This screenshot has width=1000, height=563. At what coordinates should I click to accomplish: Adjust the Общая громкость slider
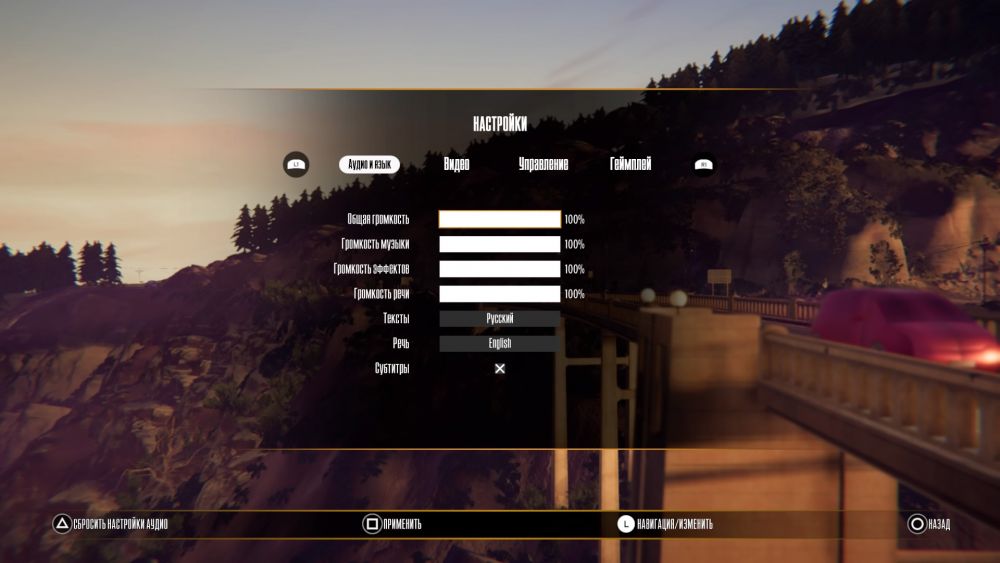point(500,219)
